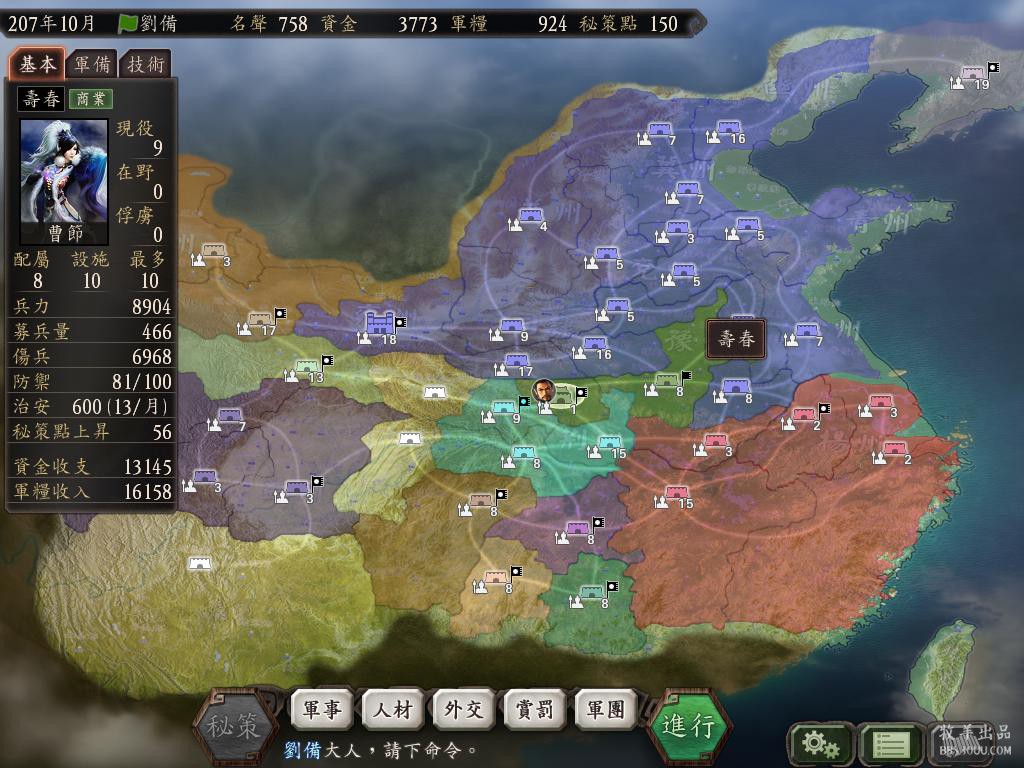Open the 外交 diplomacy menu
The height and width of the screenshot is (768, 1024).
coord(464,710)
